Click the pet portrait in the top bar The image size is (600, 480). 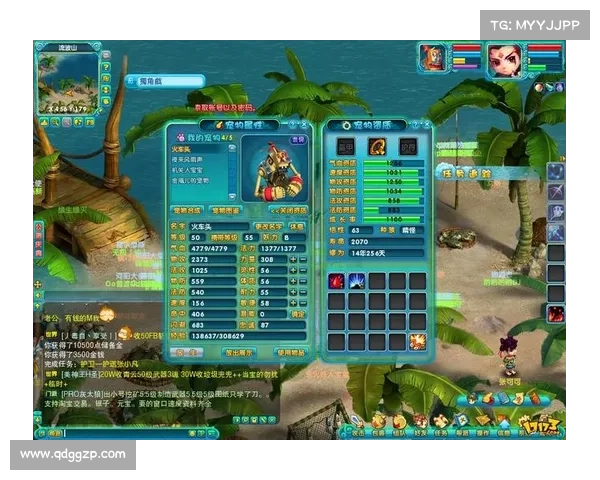(432, 56)
